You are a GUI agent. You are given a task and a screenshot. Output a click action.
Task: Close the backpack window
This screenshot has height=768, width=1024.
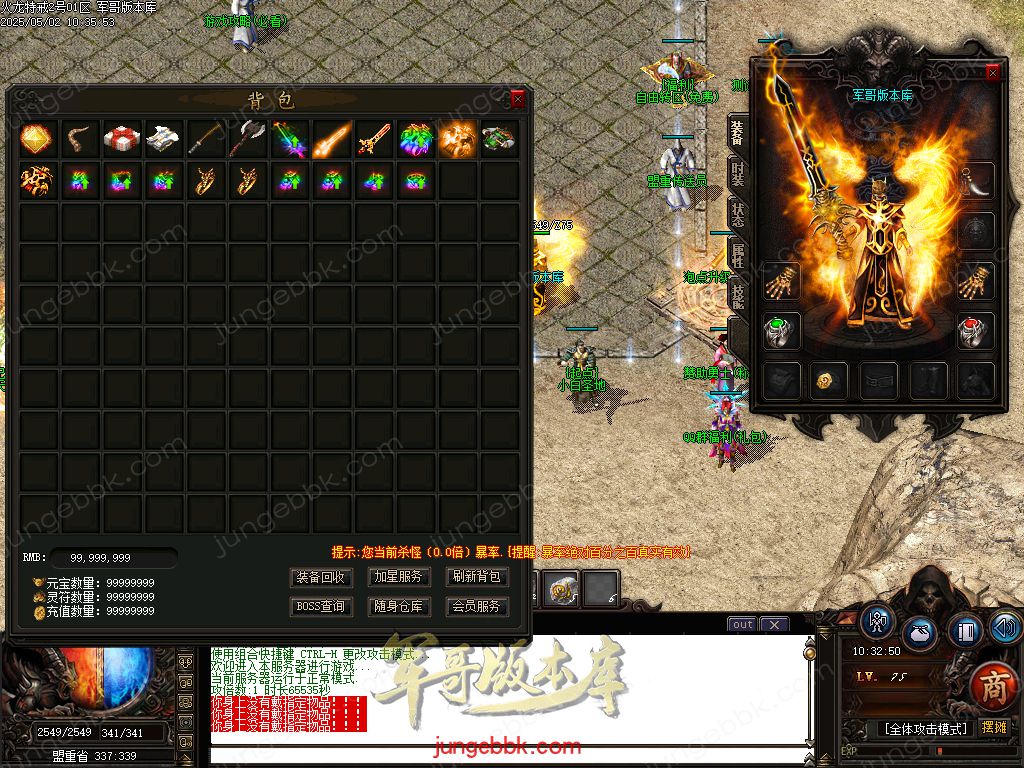click(x=517, y=99)
